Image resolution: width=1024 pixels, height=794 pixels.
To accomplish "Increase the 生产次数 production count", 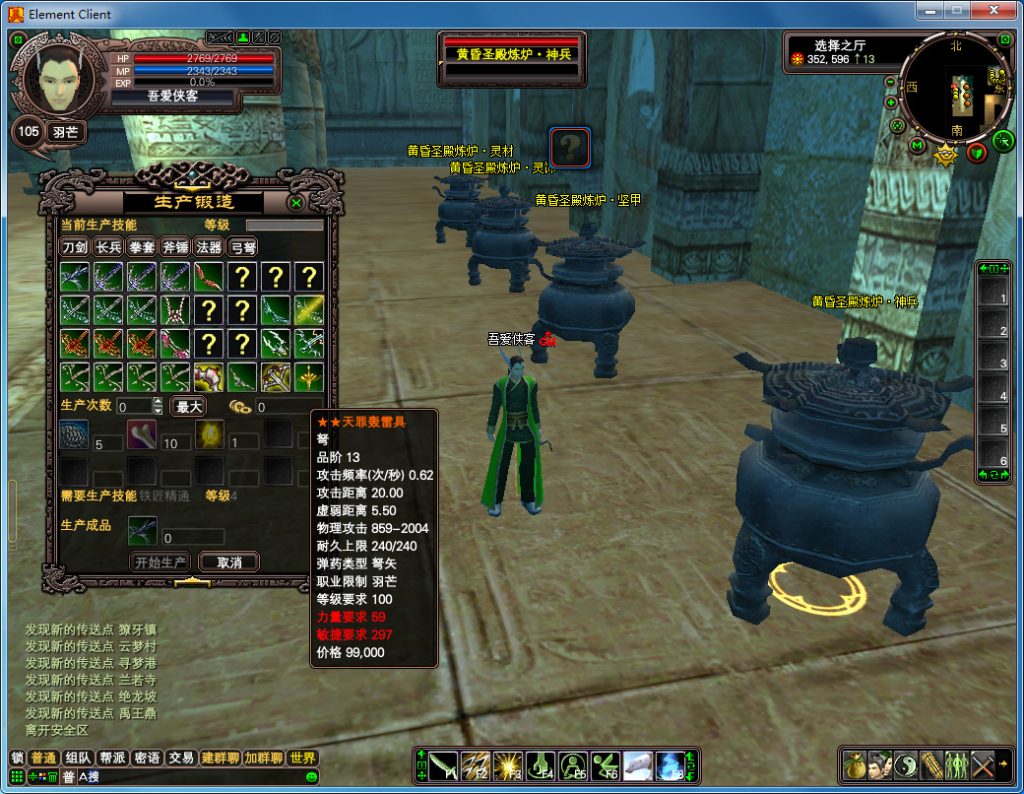I will coord(157,402).
